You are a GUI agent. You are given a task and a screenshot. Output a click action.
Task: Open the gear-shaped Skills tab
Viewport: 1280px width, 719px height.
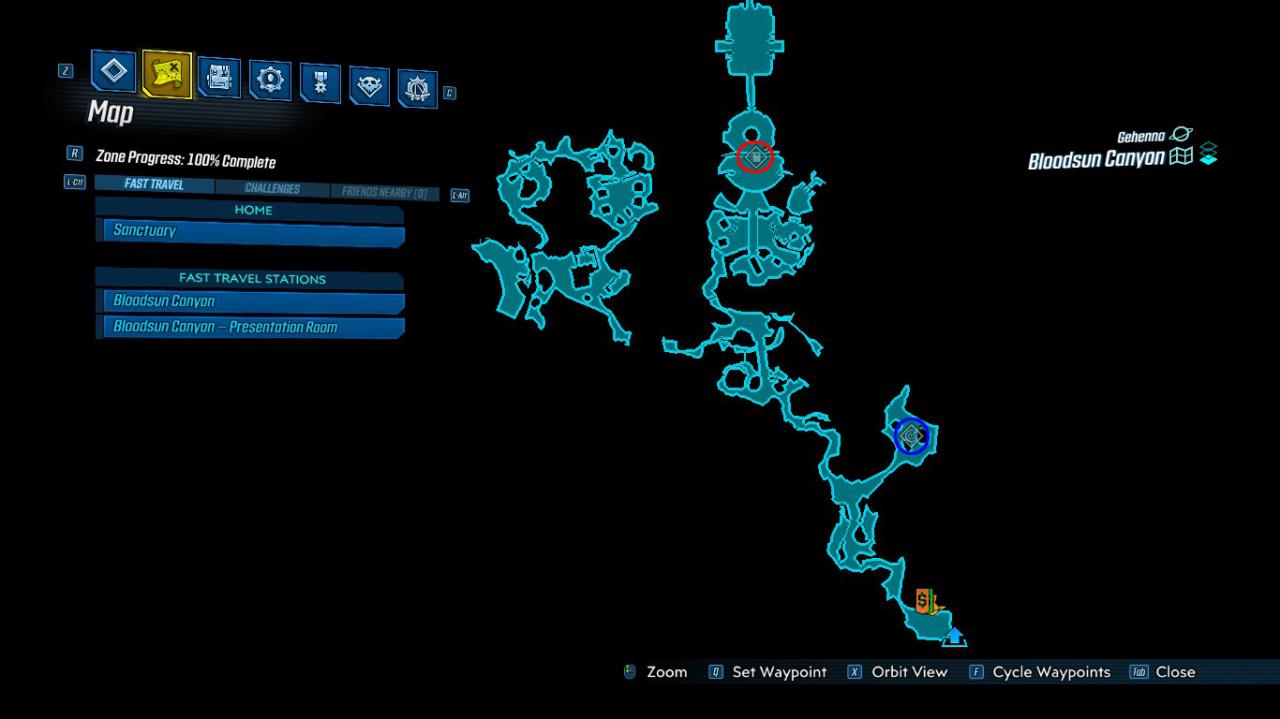pos(270,80)
